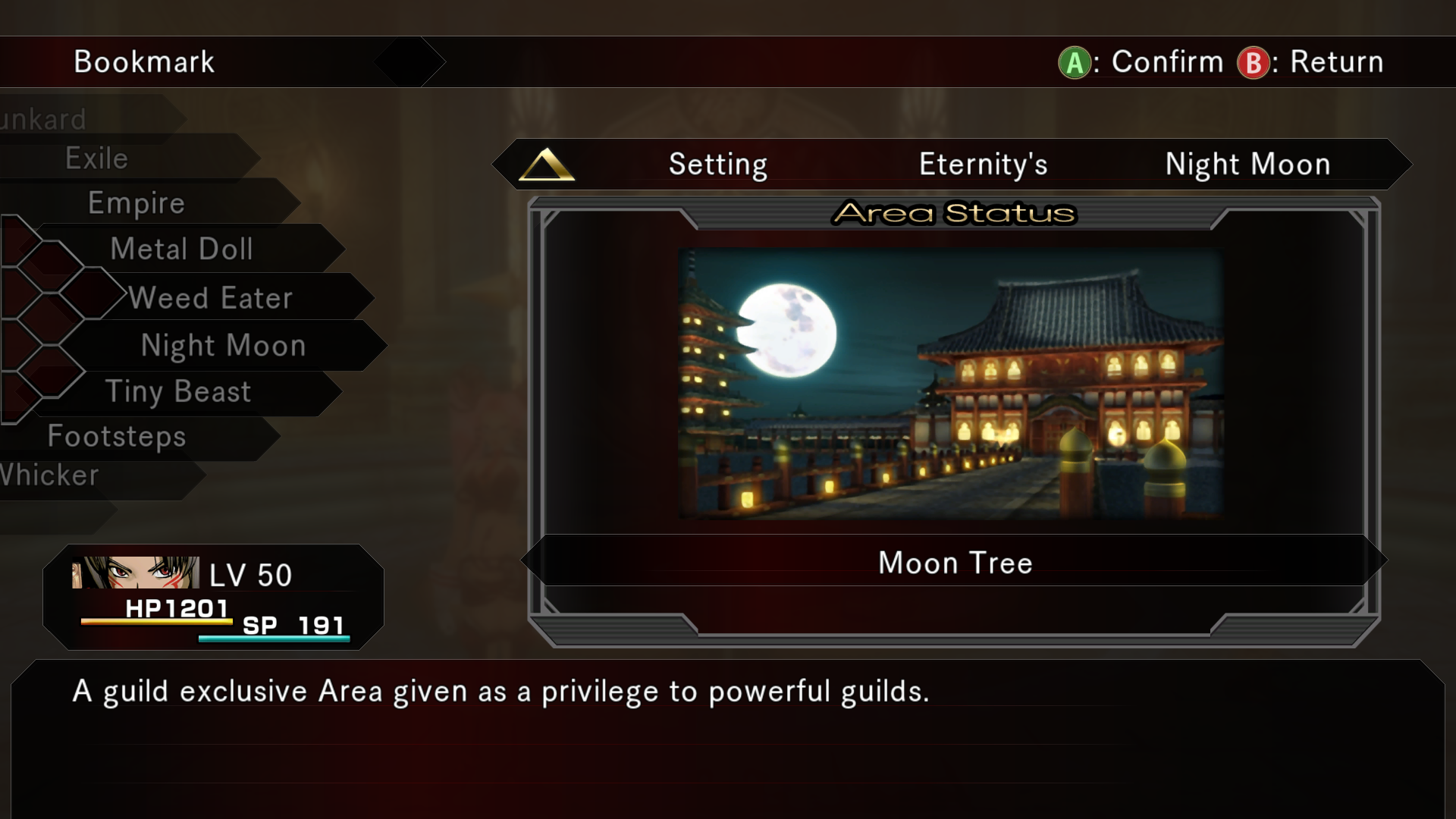Choose Night Moon in the keyword list
The image size is (1456, 819).
[224, 346]
